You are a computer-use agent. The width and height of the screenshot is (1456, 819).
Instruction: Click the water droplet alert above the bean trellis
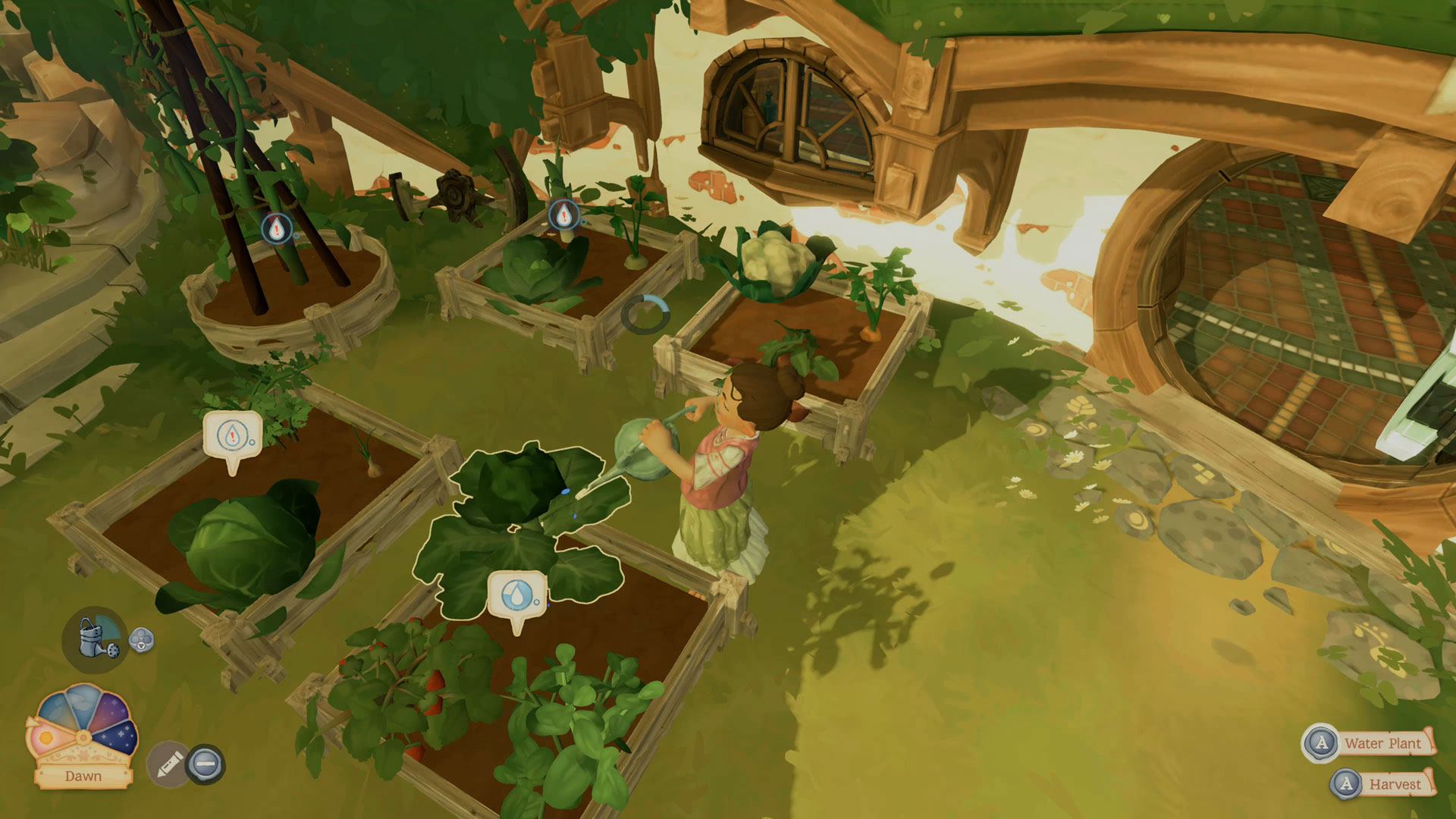(x=275, y=227)
